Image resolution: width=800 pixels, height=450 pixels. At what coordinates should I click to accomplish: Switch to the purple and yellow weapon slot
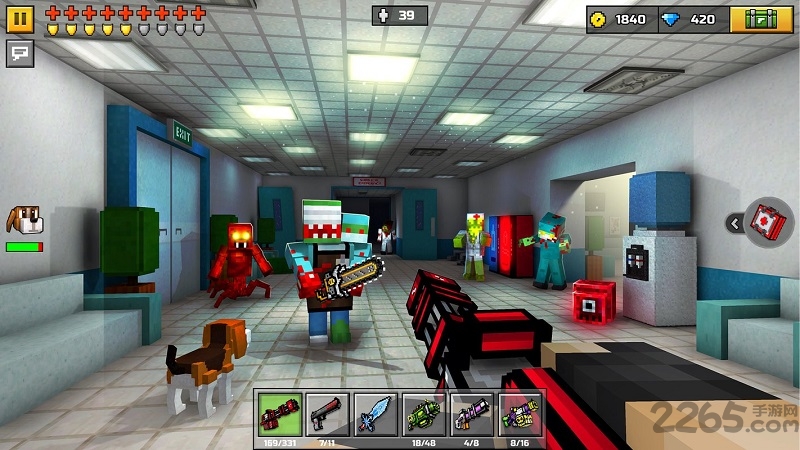pos(519,414)
